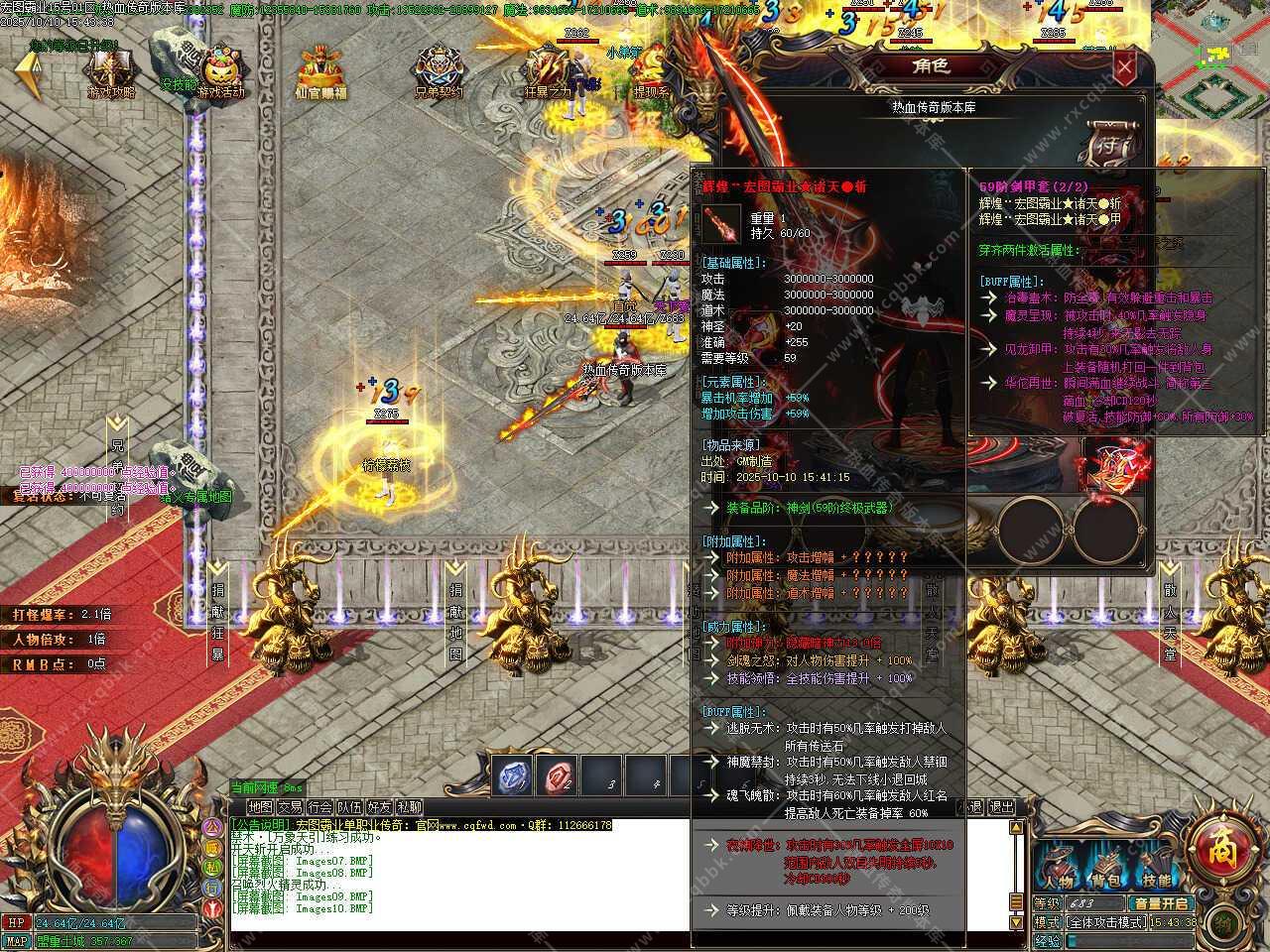Select the blue rune hotbar slot 1
Viewport: 1270px width, 952px height.
(513, 776)
